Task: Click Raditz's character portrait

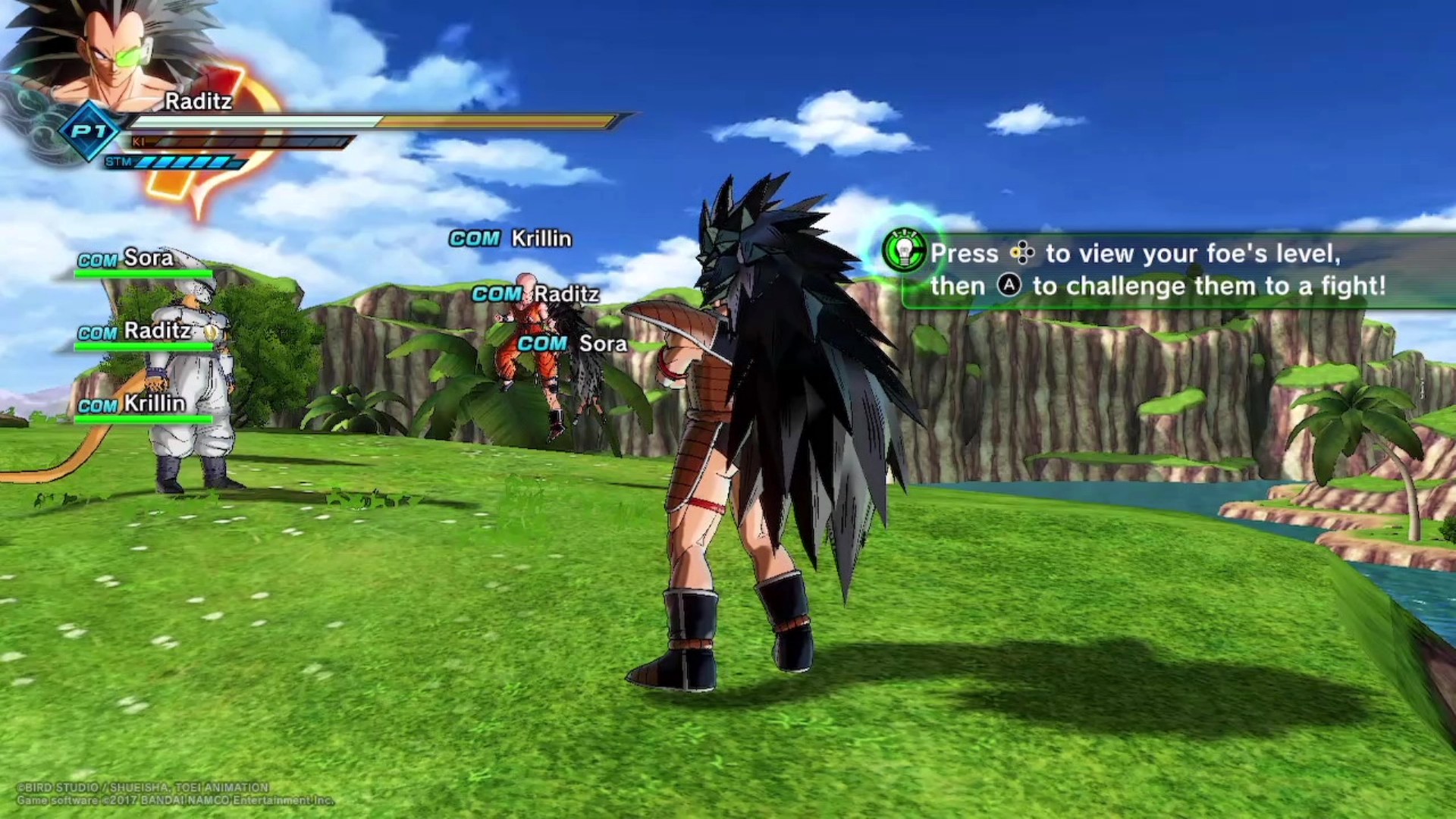Action: point(106,57)
